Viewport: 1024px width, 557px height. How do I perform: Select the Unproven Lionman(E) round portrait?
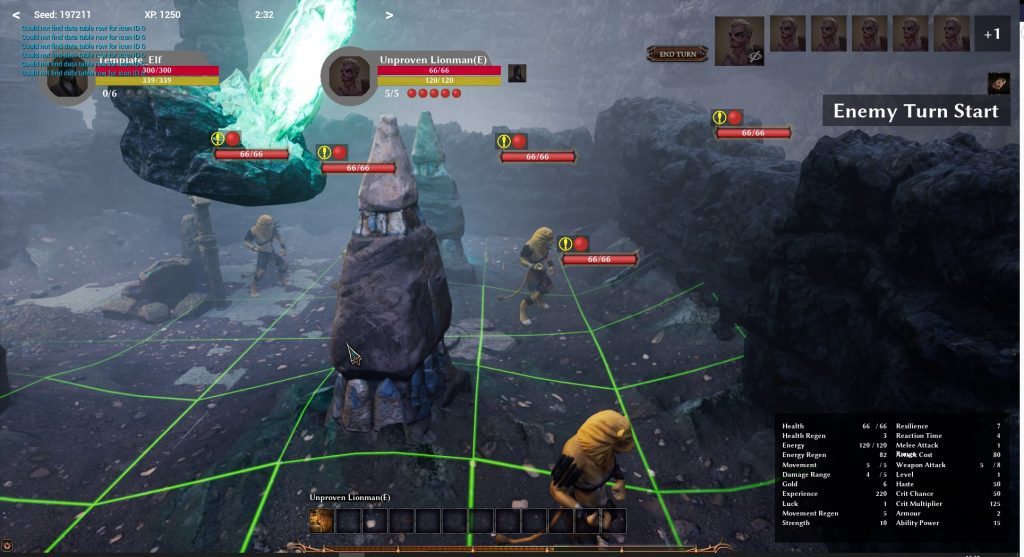click(x=348, y=76)
